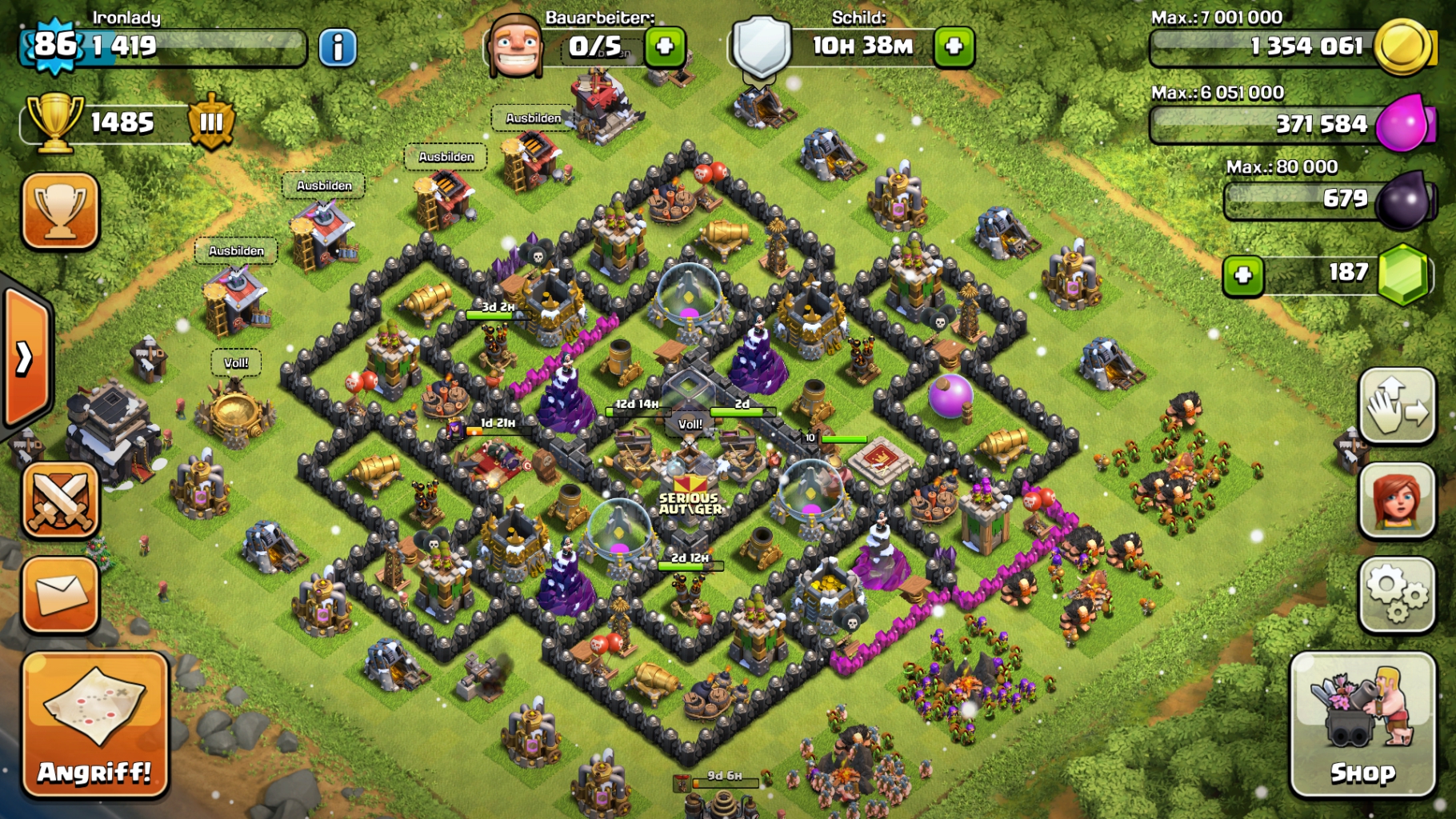
Task: Expand the orange side panel arrow
Action: tap(26, 358)
